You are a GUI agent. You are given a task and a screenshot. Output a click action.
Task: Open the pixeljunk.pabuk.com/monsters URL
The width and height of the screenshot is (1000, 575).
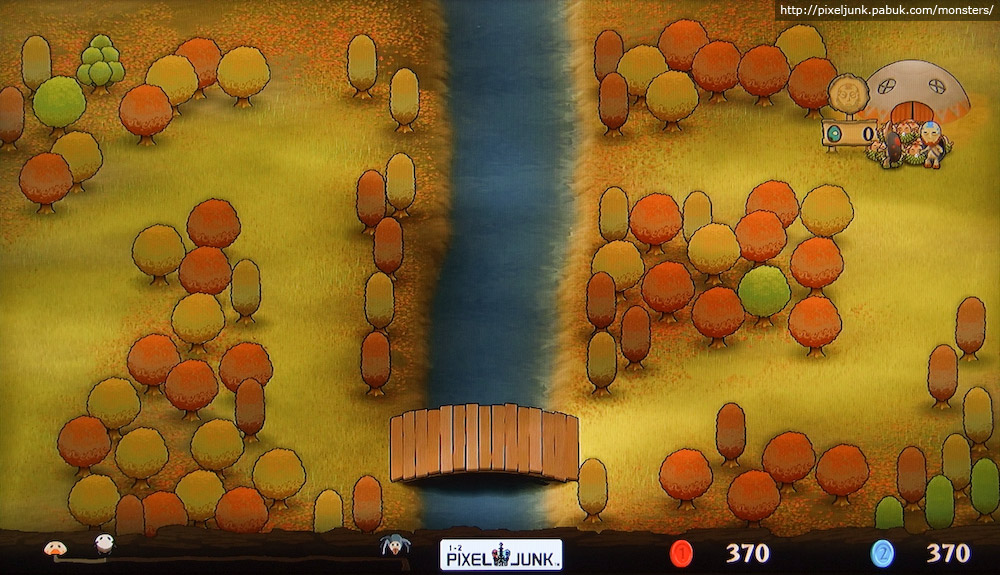tap(885, 10)
